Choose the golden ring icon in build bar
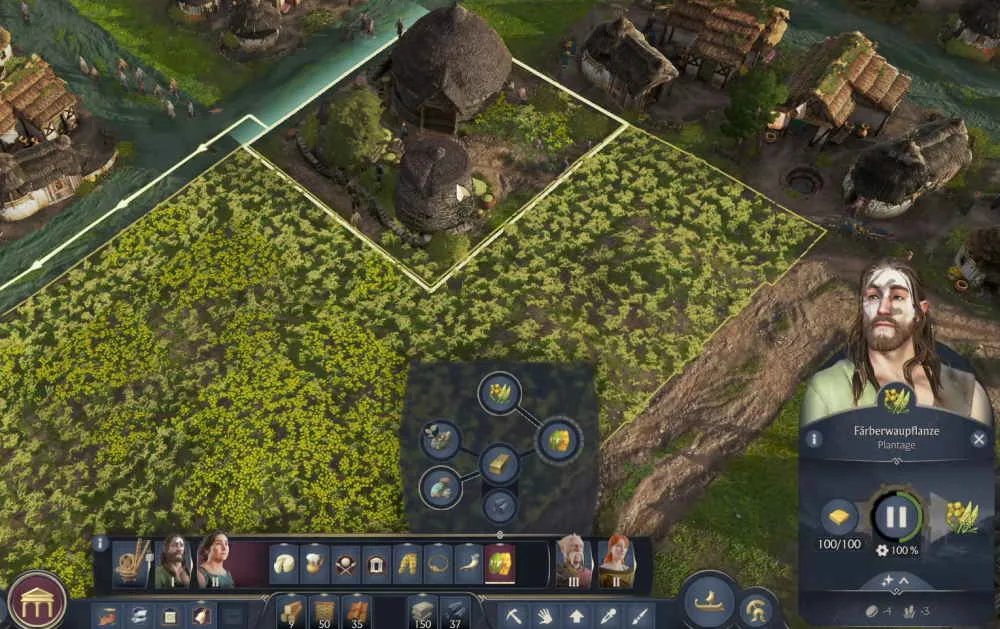 pos(438,564)
